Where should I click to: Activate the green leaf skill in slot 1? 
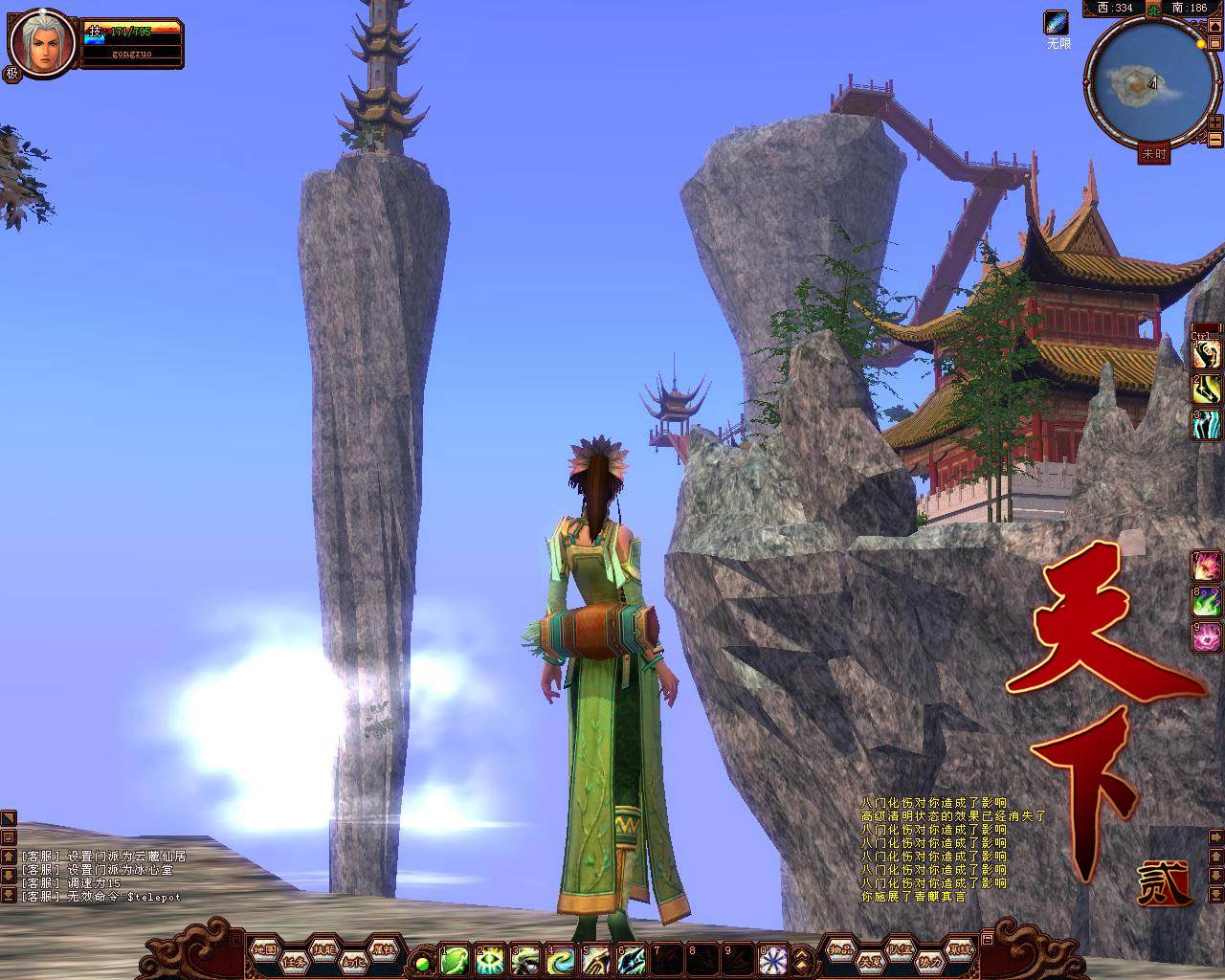click(455, 959)
